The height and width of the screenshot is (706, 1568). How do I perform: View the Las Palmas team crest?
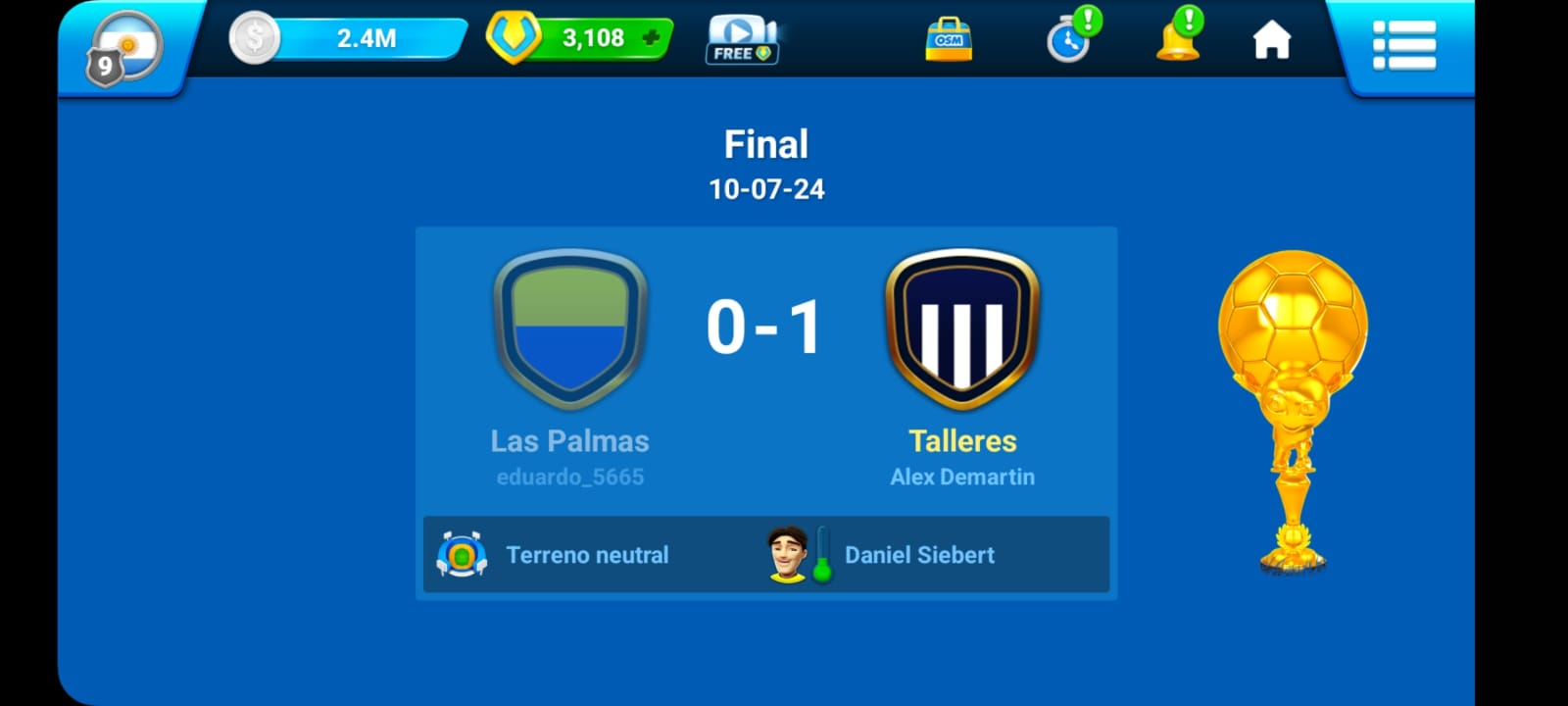pyautogui.click(x=569, y=328)
